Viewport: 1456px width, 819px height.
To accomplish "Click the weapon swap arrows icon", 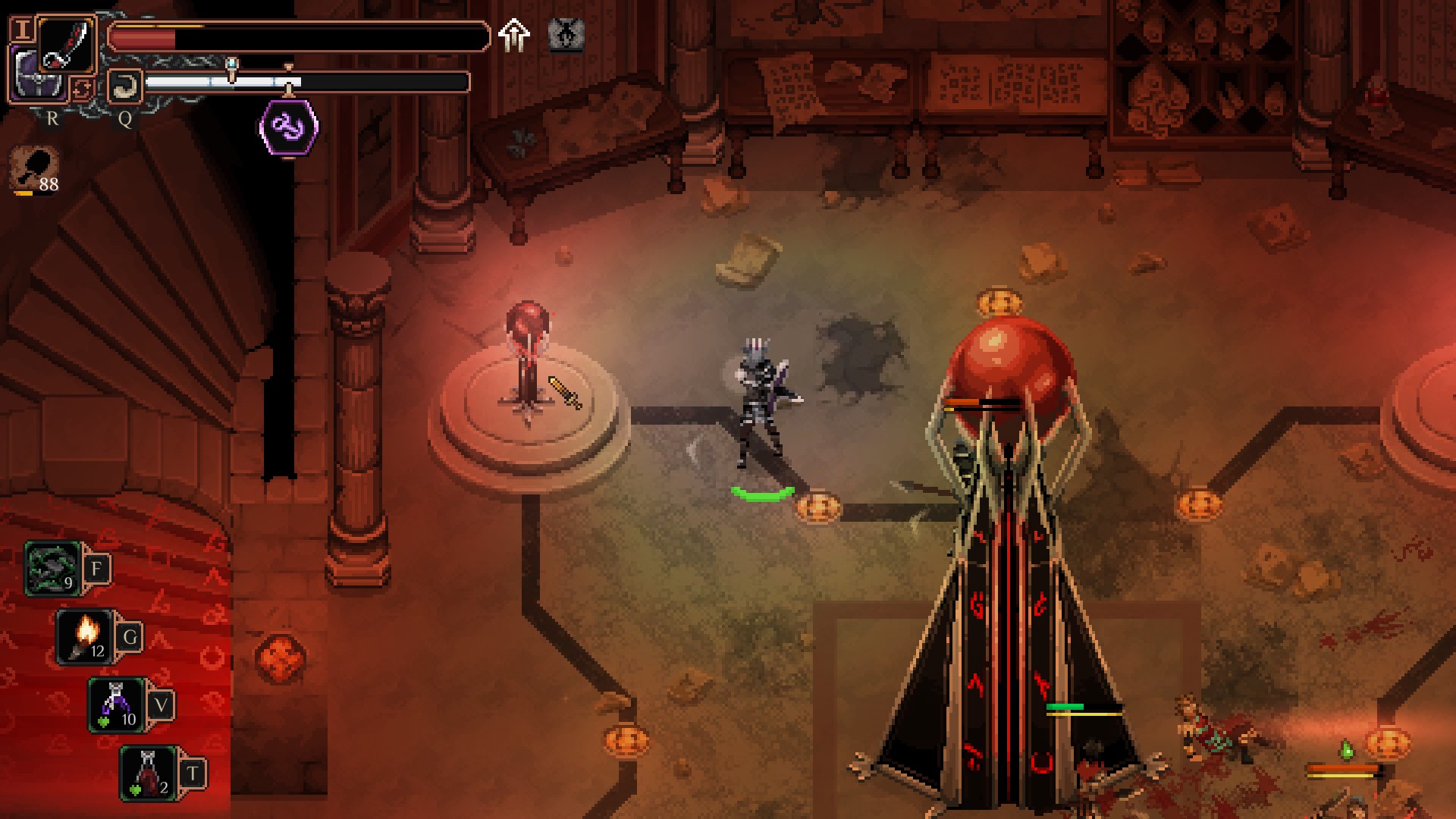I will (82, 89).
